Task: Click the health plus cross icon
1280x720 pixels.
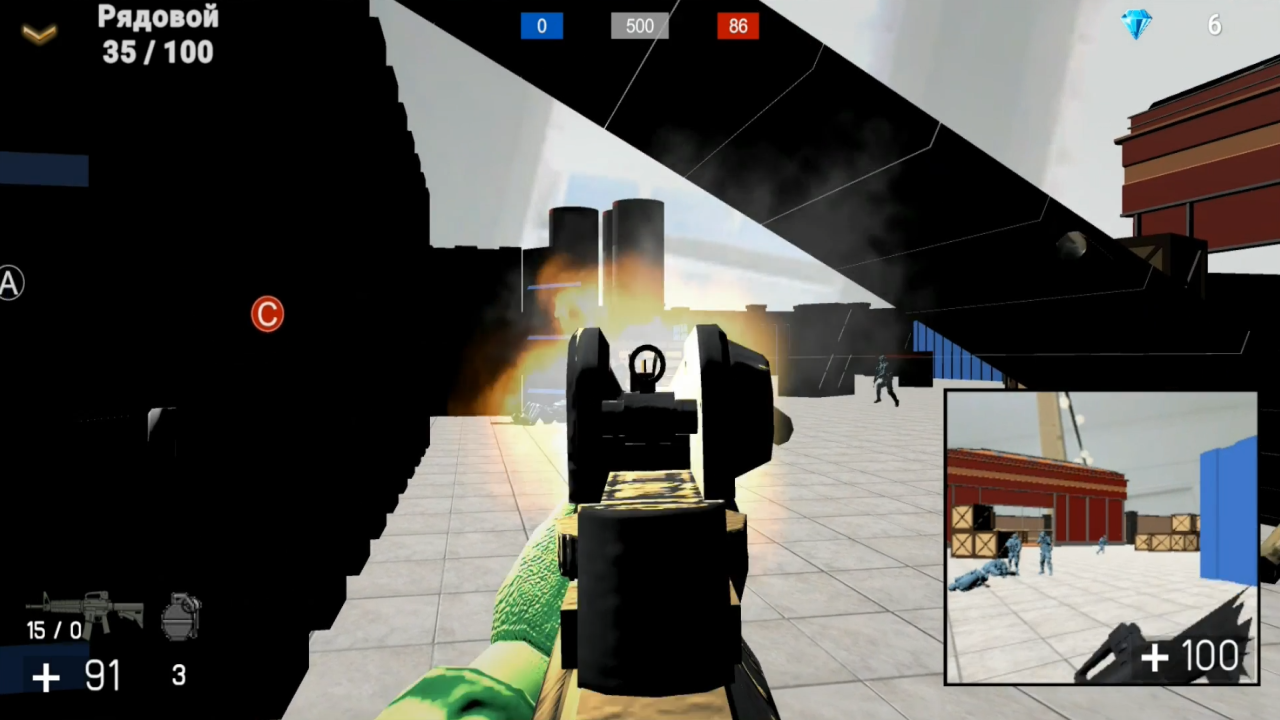Action: [x=45, y=677]
